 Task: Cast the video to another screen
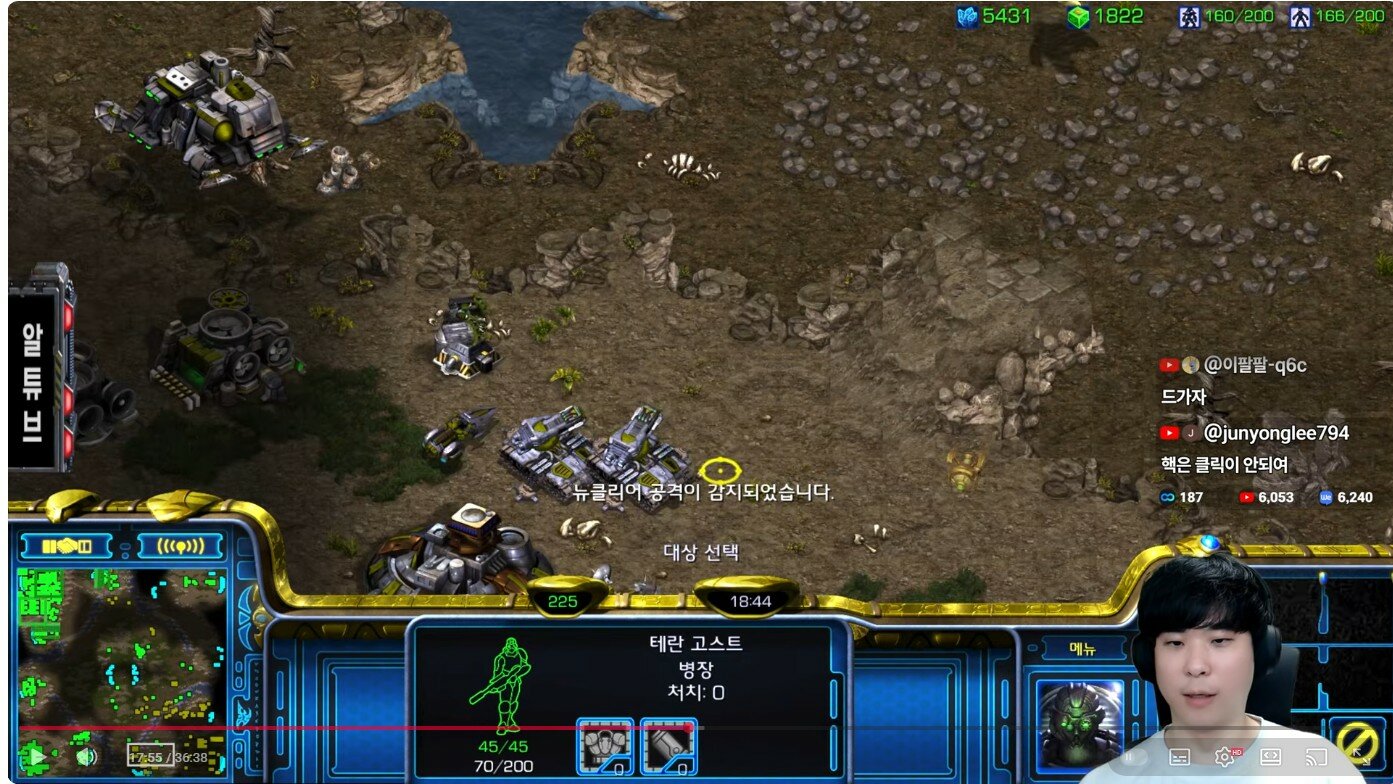pos(1317,757)
